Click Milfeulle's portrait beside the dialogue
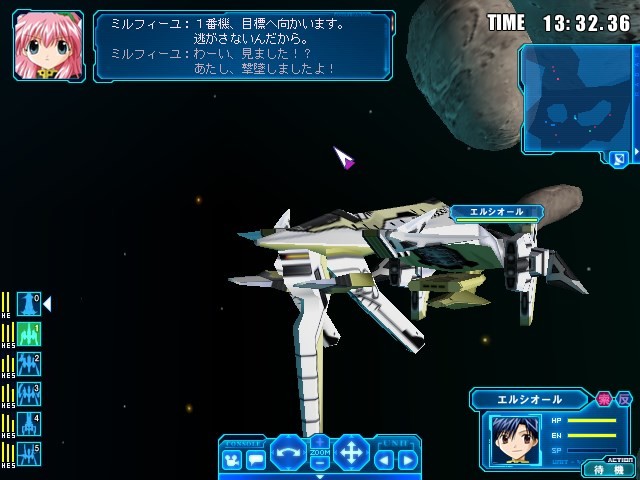Image resolution: width=640 pixels, height=480 pixels. coord(48,46)
